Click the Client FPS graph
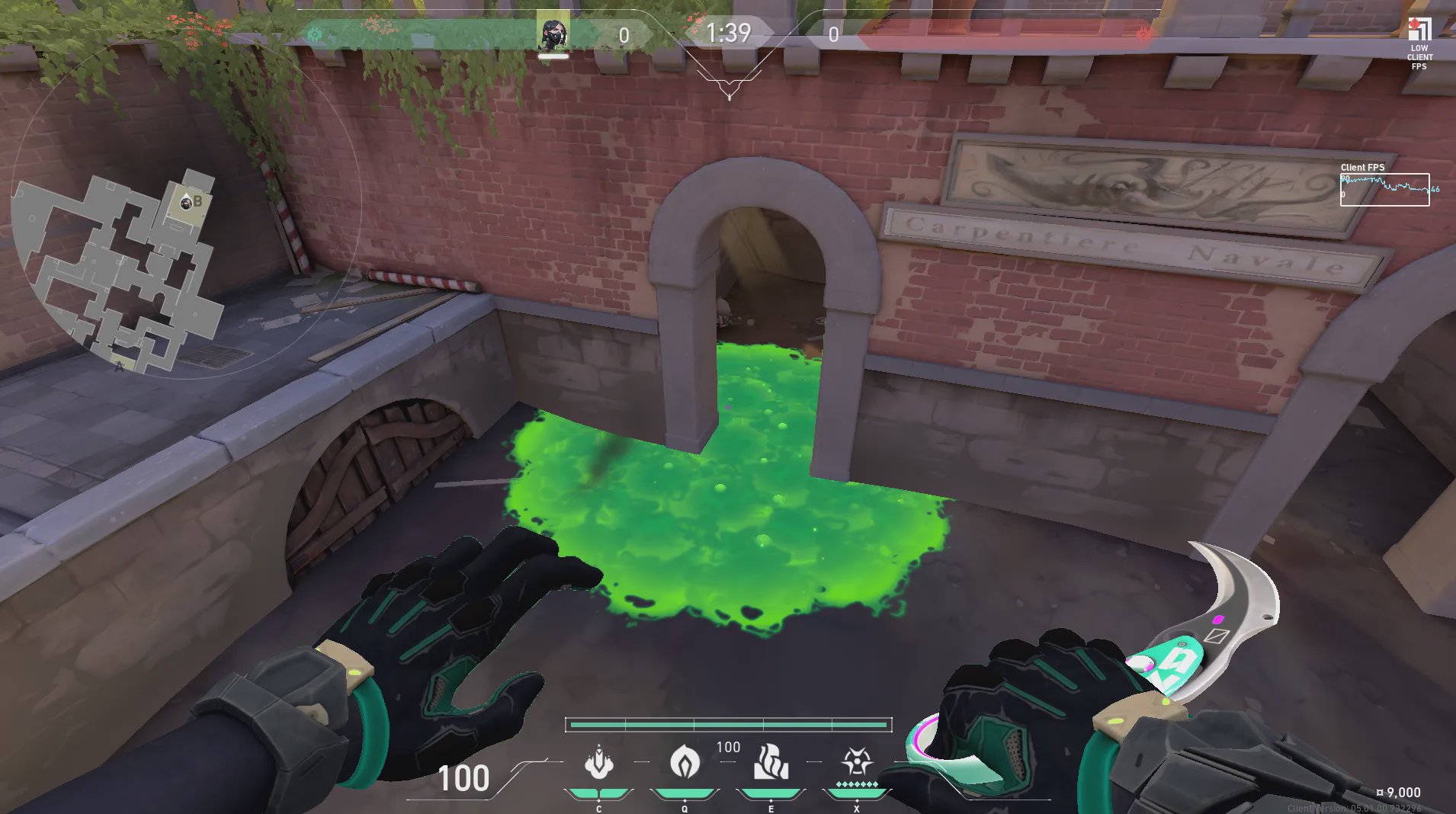This screenshot has height=814, width=1456. click(x=1384, y=190)
